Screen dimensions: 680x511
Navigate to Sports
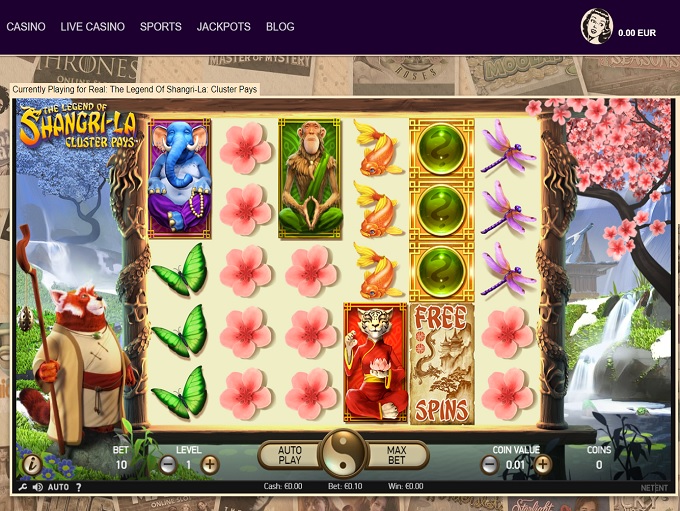(161, 27)
